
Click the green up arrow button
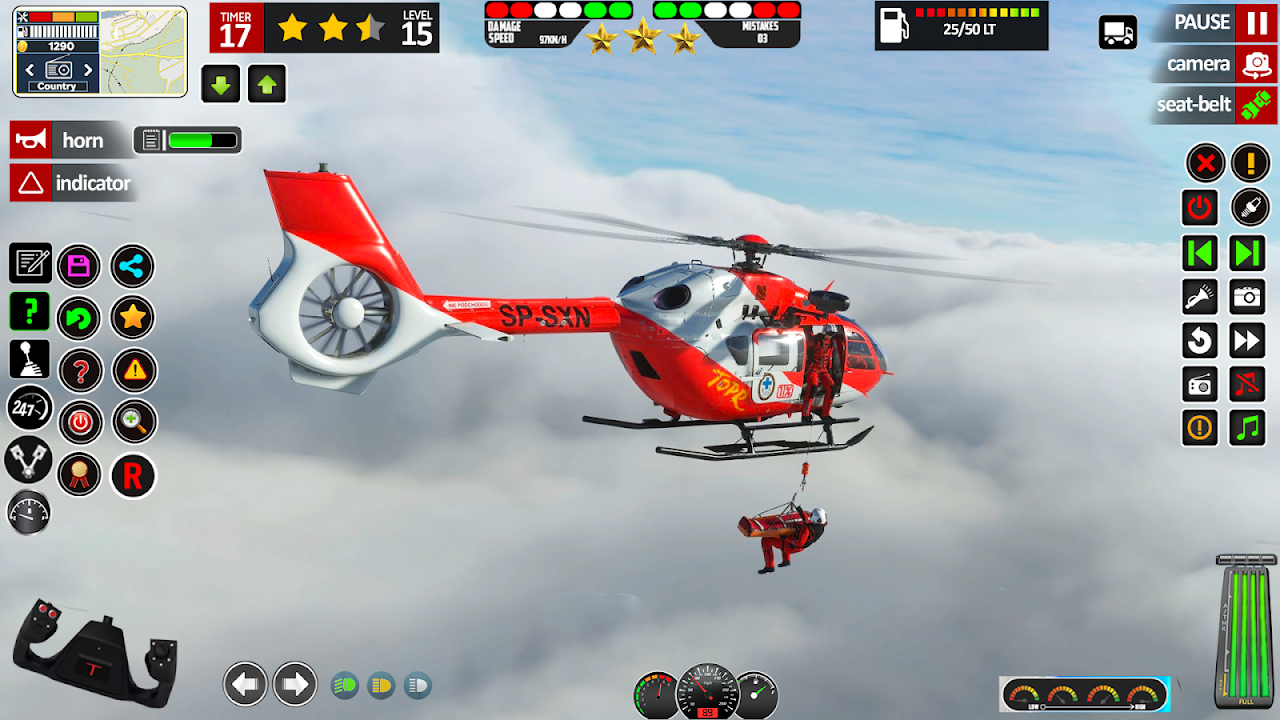pos(266,84)
